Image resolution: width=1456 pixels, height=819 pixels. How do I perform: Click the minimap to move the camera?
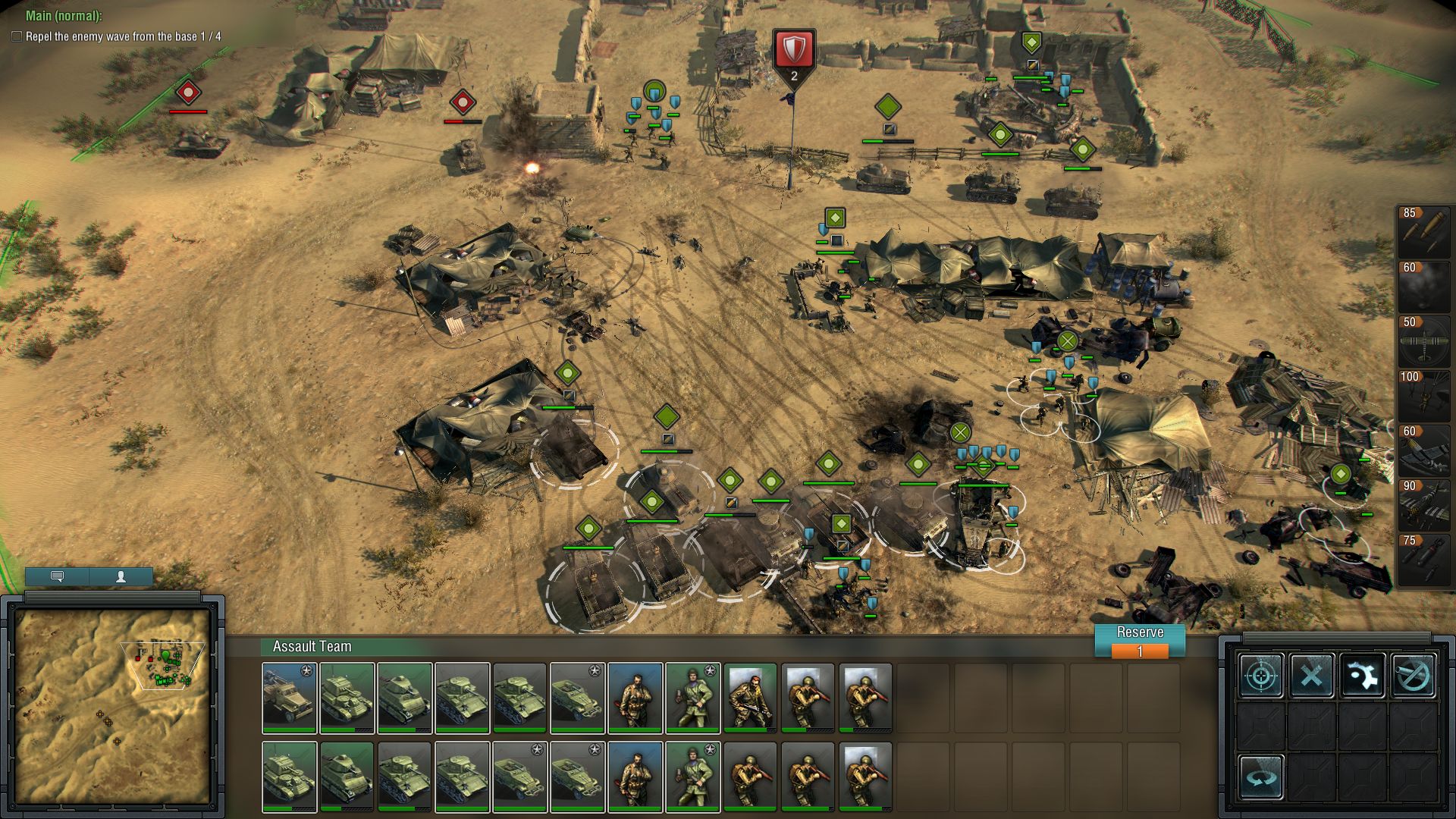(x=112, y=706)
